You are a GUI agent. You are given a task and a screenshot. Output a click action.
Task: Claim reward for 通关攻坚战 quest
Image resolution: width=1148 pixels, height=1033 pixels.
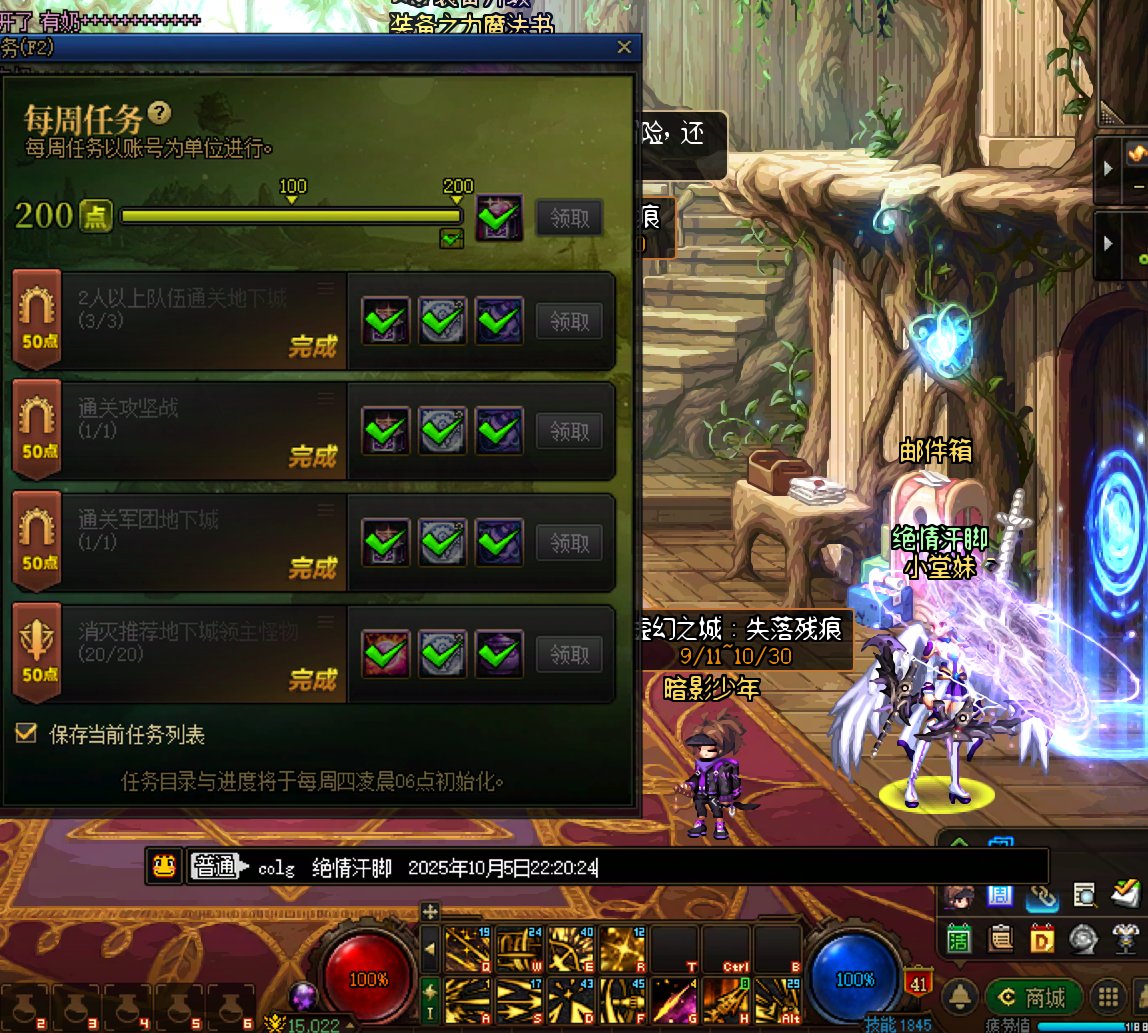pyautogui.click(x=569, y=431)
